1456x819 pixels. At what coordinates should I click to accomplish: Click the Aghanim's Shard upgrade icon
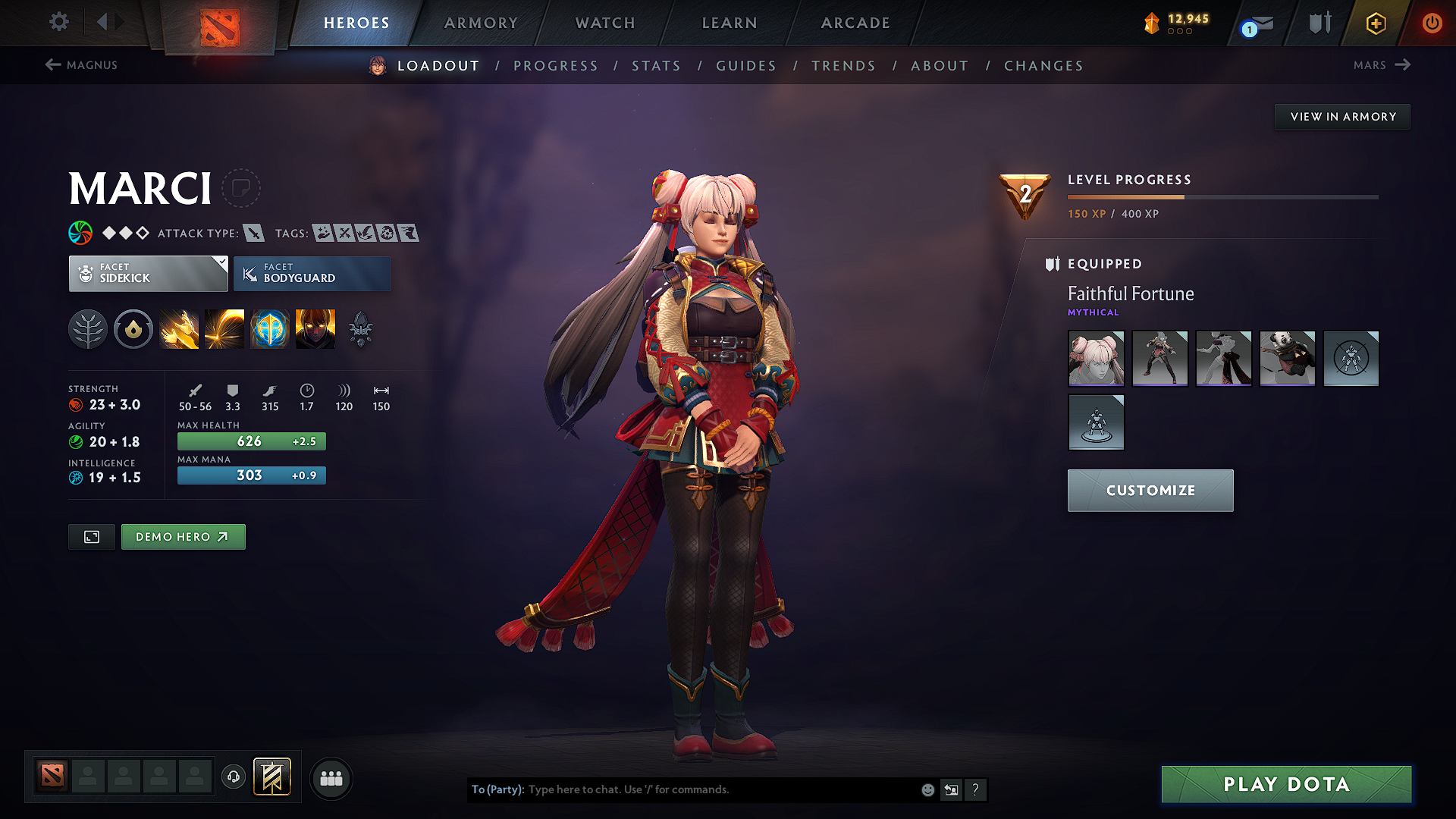(x=359, y=328)
